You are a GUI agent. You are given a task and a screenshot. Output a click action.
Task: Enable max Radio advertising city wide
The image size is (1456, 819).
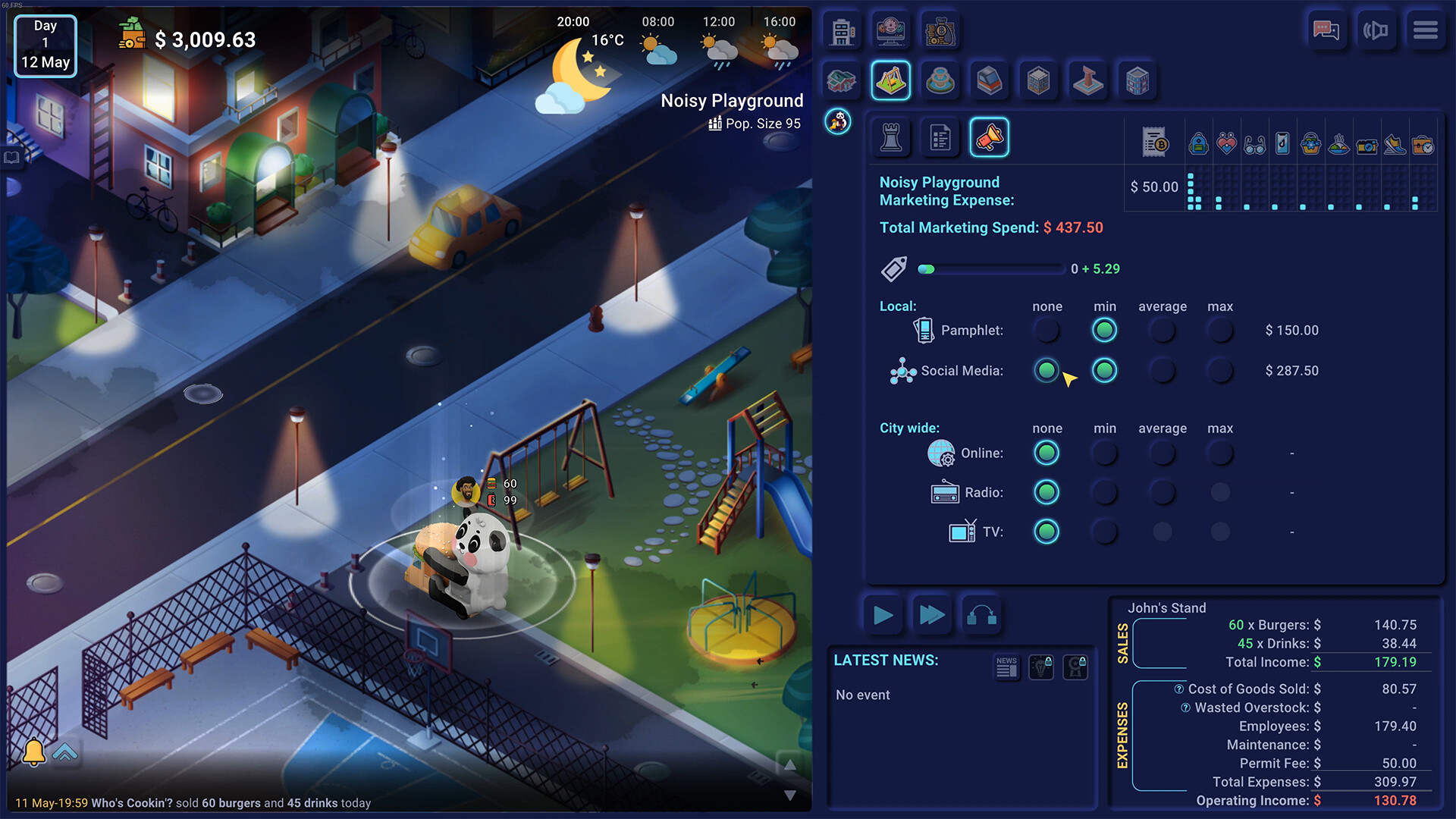click(x=1220, y=492)
